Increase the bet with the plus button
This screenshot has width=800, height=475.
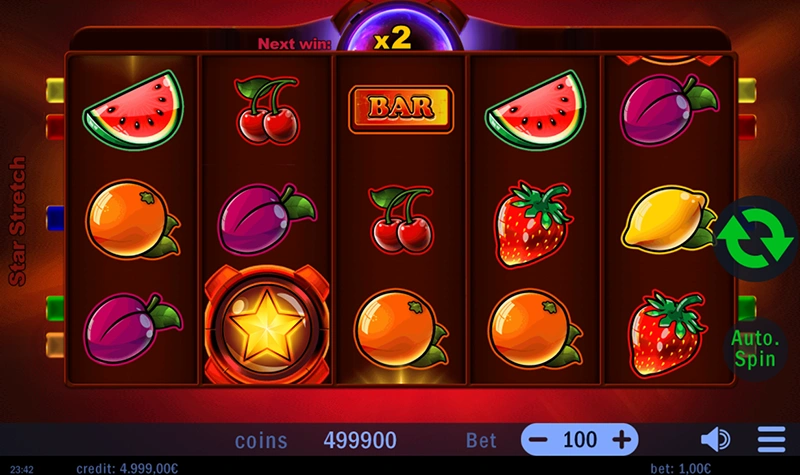[621, 439]
